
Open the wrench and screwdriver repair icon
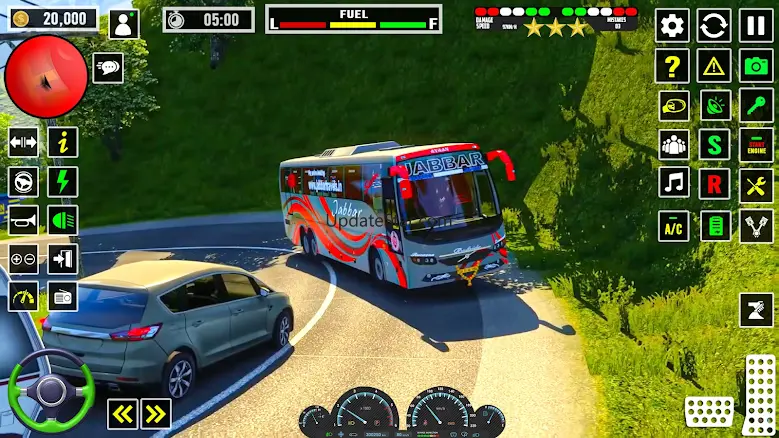(757, 184)
